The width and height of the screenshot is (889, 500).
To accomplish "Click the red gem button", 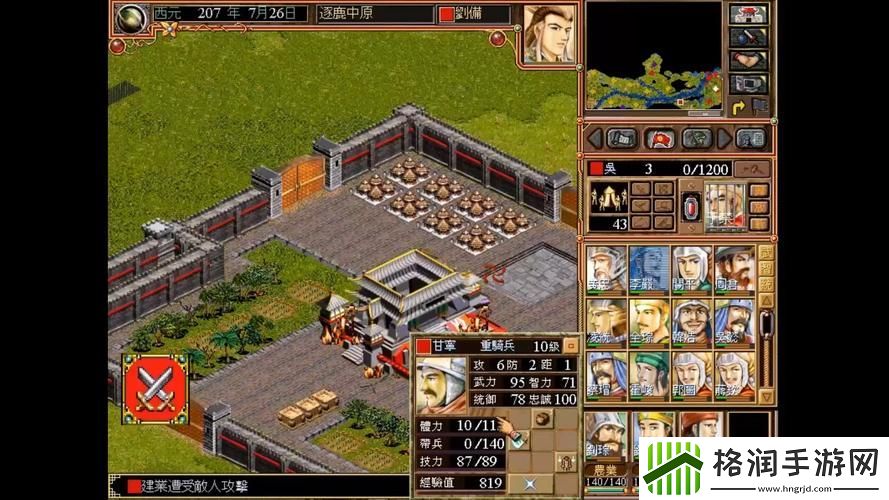I will (x=689, y=206).
